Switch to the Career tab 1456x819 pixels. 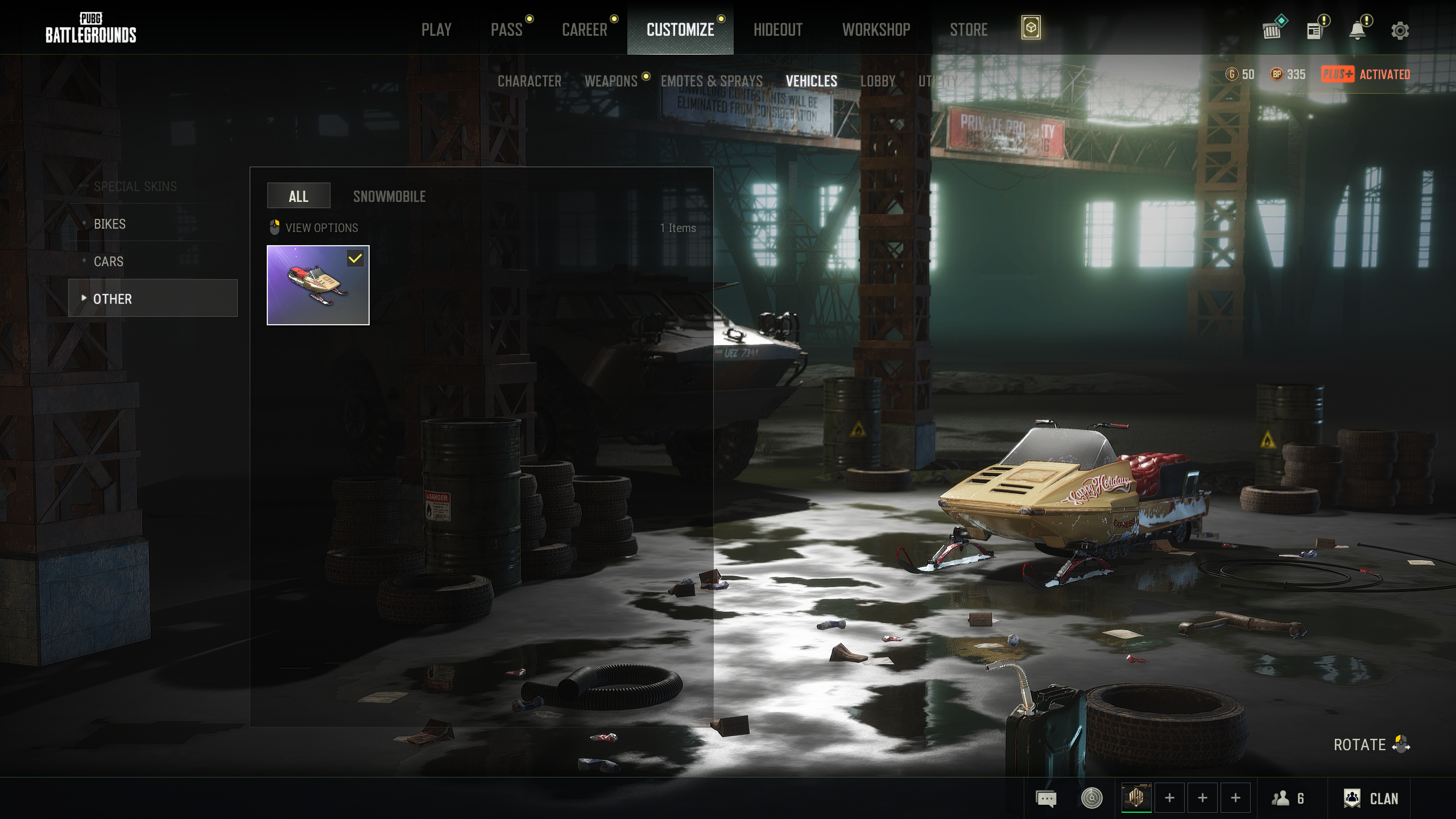point(584,30)
